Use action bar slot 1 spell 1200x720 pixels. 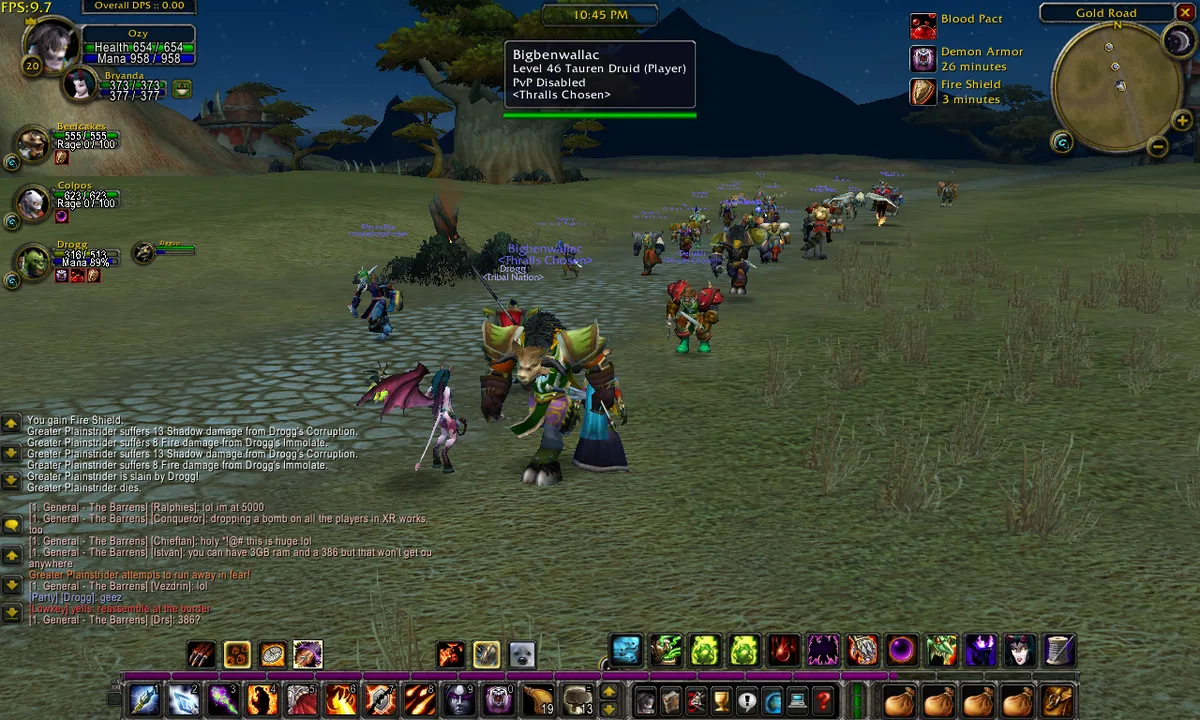click(x=144, y=699)
